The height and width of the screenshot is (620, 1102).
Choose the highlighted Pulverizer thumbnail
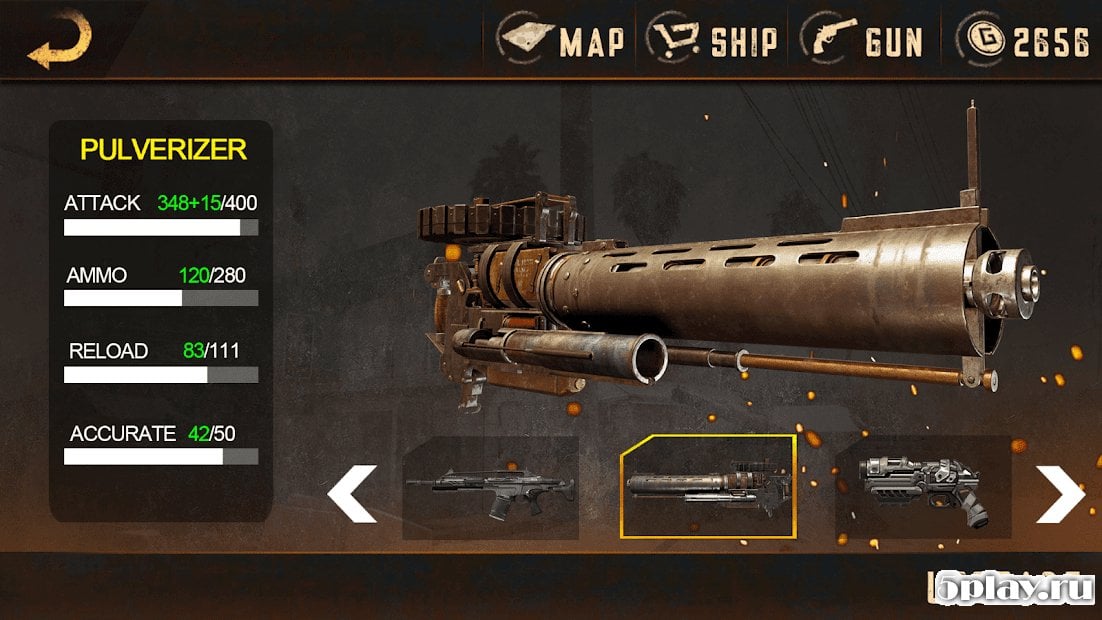pos(708,487)
